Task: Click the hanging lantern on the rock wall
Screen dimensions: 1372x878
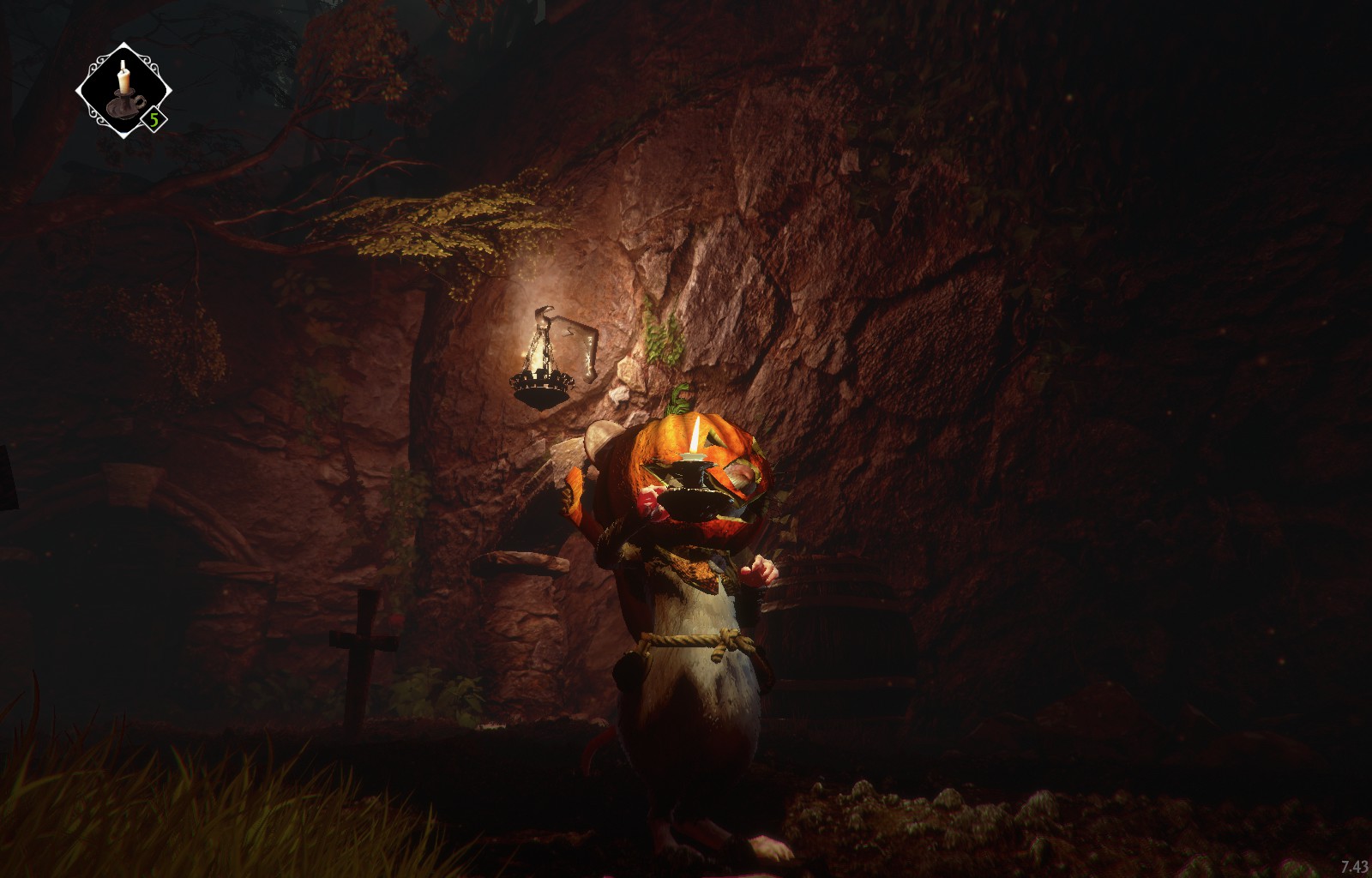Action: click(x=541, y=377)
